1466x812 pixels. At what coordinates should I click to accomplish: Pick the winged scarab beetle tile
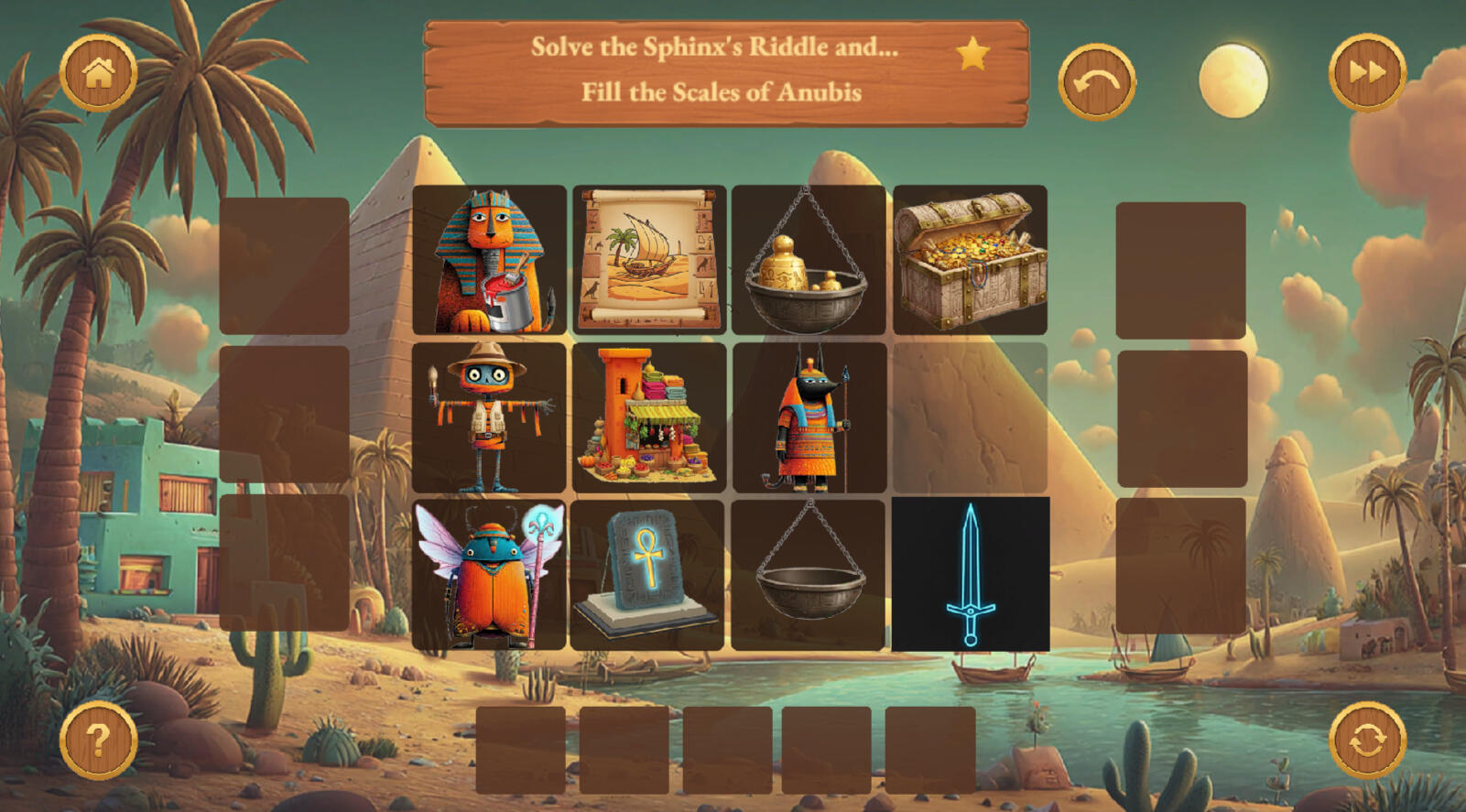[490, 575]
